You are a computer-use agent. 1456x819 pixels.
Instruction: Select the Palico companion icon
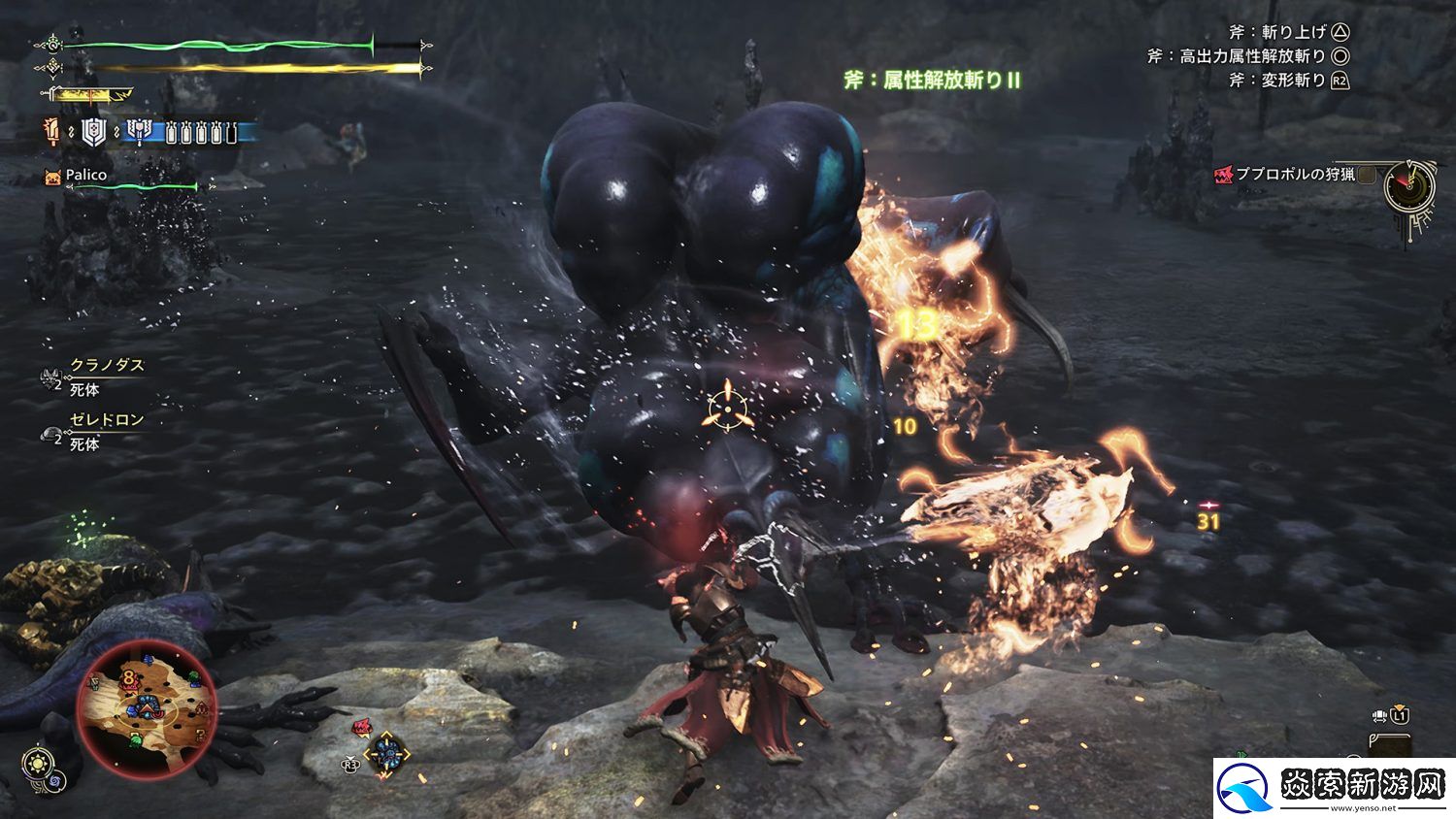52,177
